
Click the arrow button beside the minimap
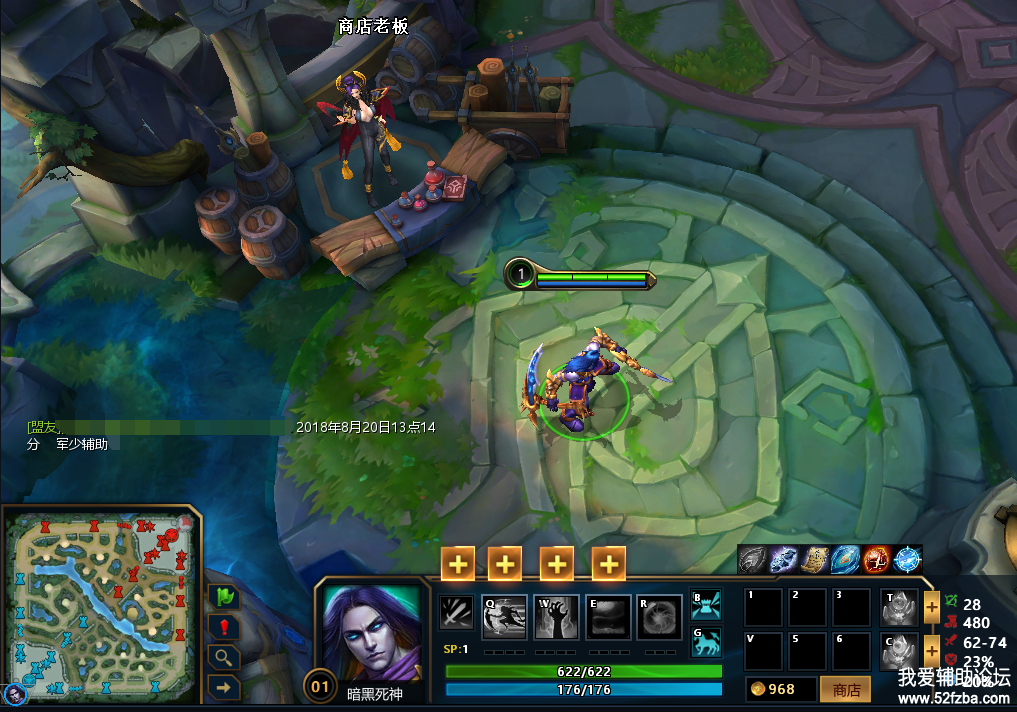pyautogui.click(x=224, y=687)
